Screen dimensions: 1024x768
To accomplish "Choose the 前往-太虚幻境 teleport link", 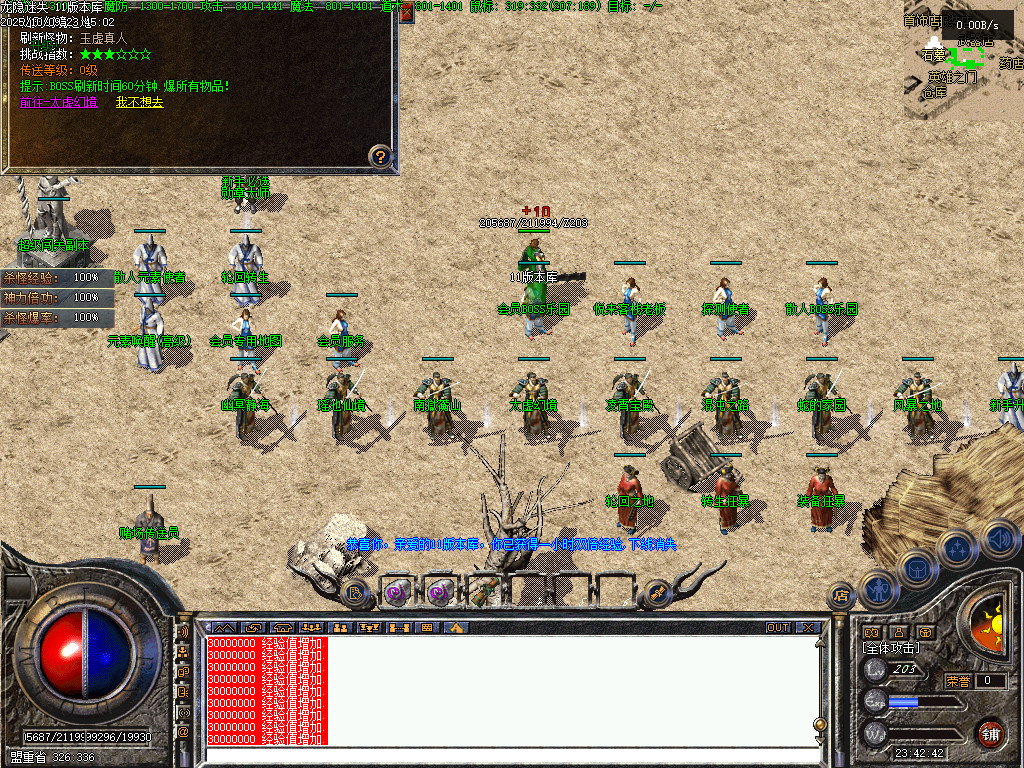I will tap(59, 102).
